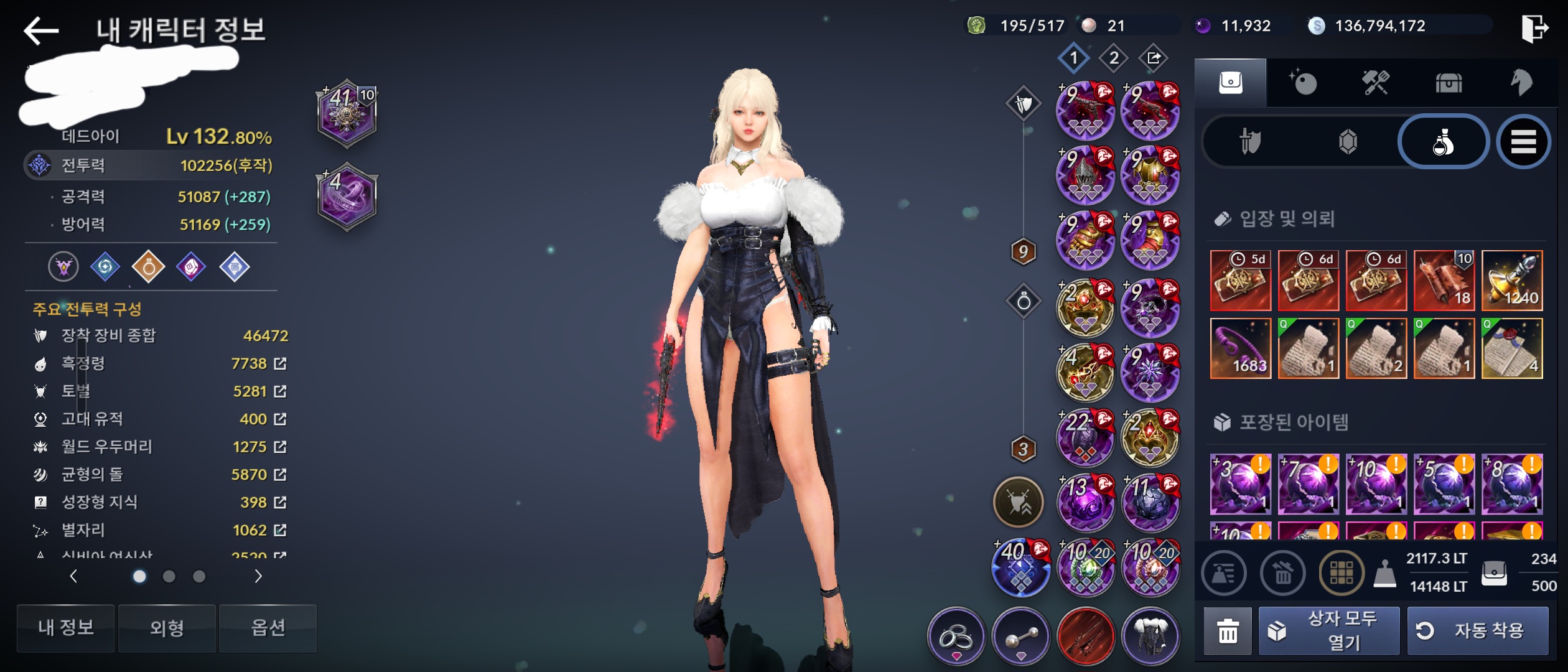
Task: Go back with the top-left arrow
Action: [41, 30]
